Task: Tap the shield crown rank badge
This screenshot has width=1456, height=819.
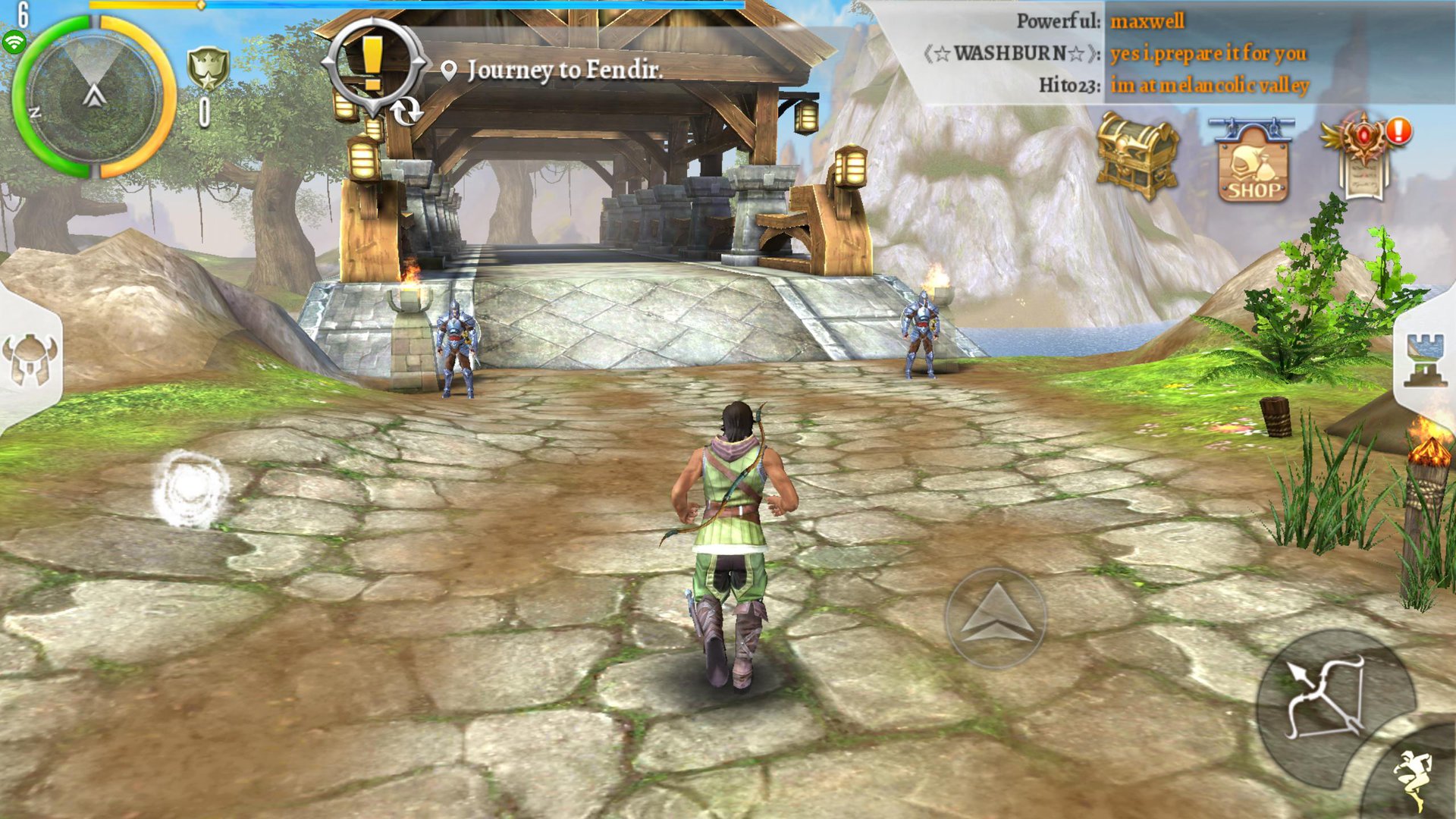Action: [x=206, y=70]
